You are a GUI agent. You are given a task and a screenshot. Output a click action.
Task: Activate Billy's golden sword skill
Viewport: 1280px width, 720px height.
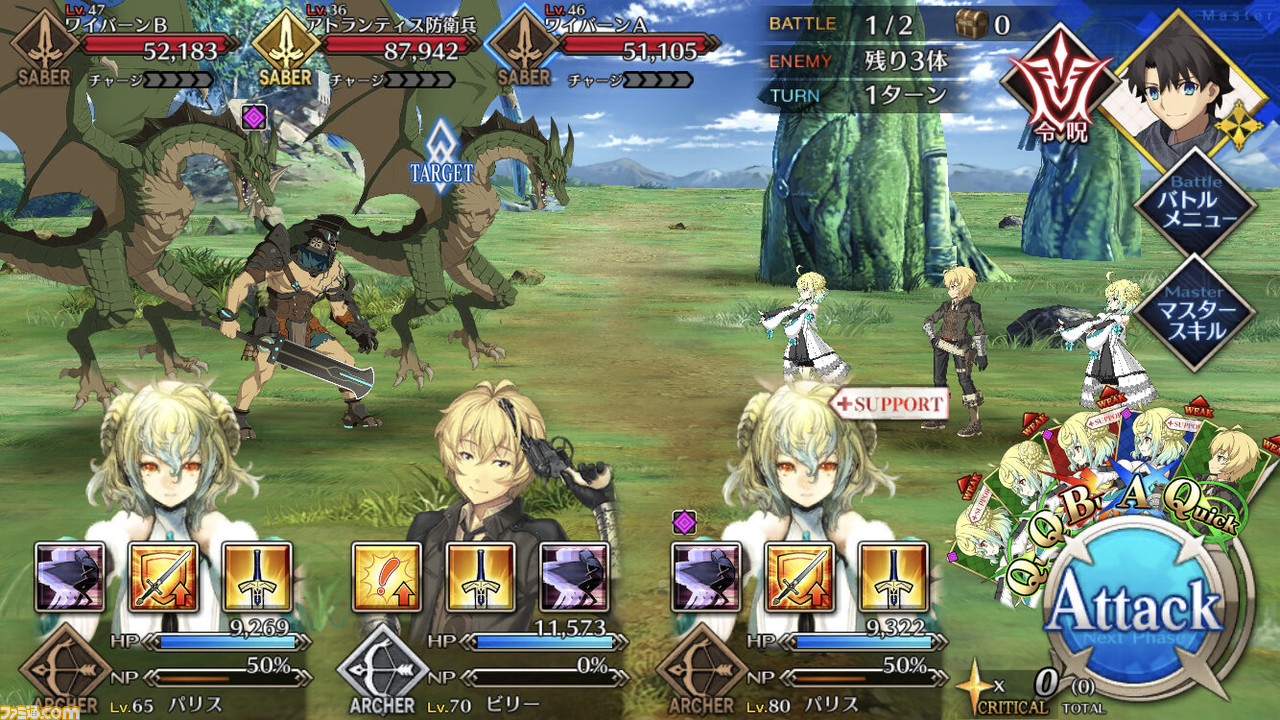(x=481, y=577)
